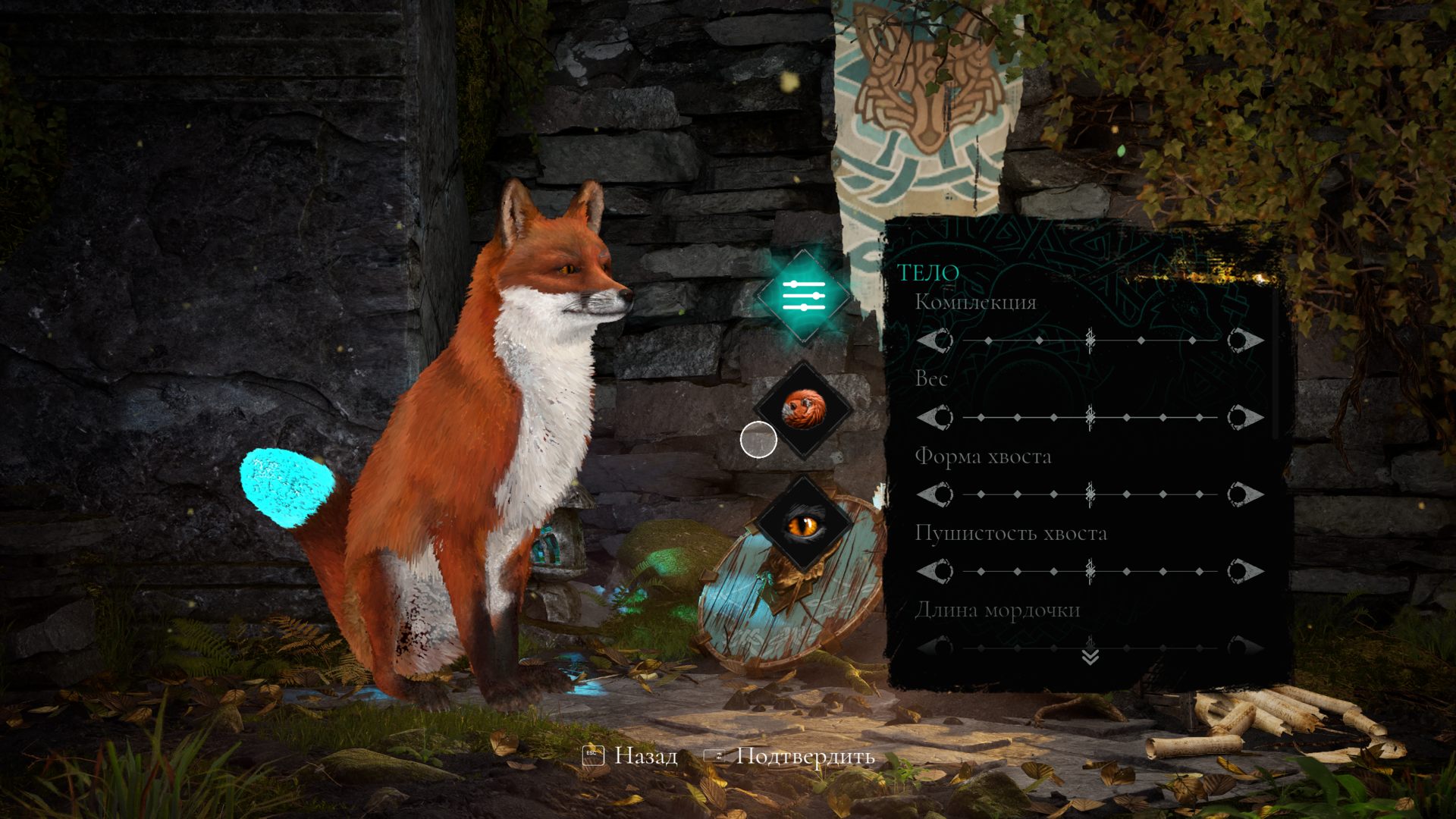Click right arrow for Форма хвоста
The image size is (1456, 819).
[x=1244, y=494]
